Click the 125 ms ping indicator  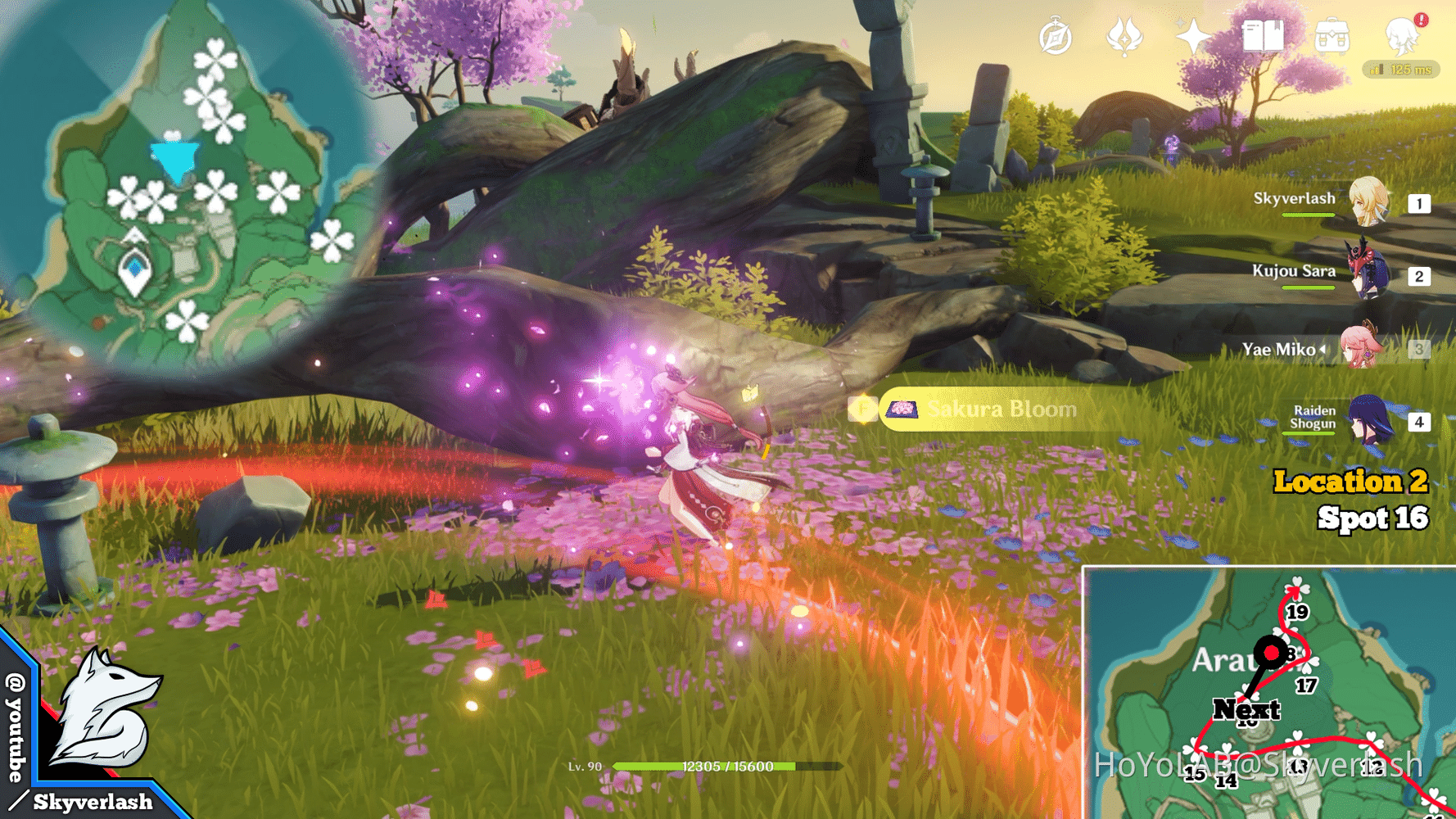click(1402, 70)
